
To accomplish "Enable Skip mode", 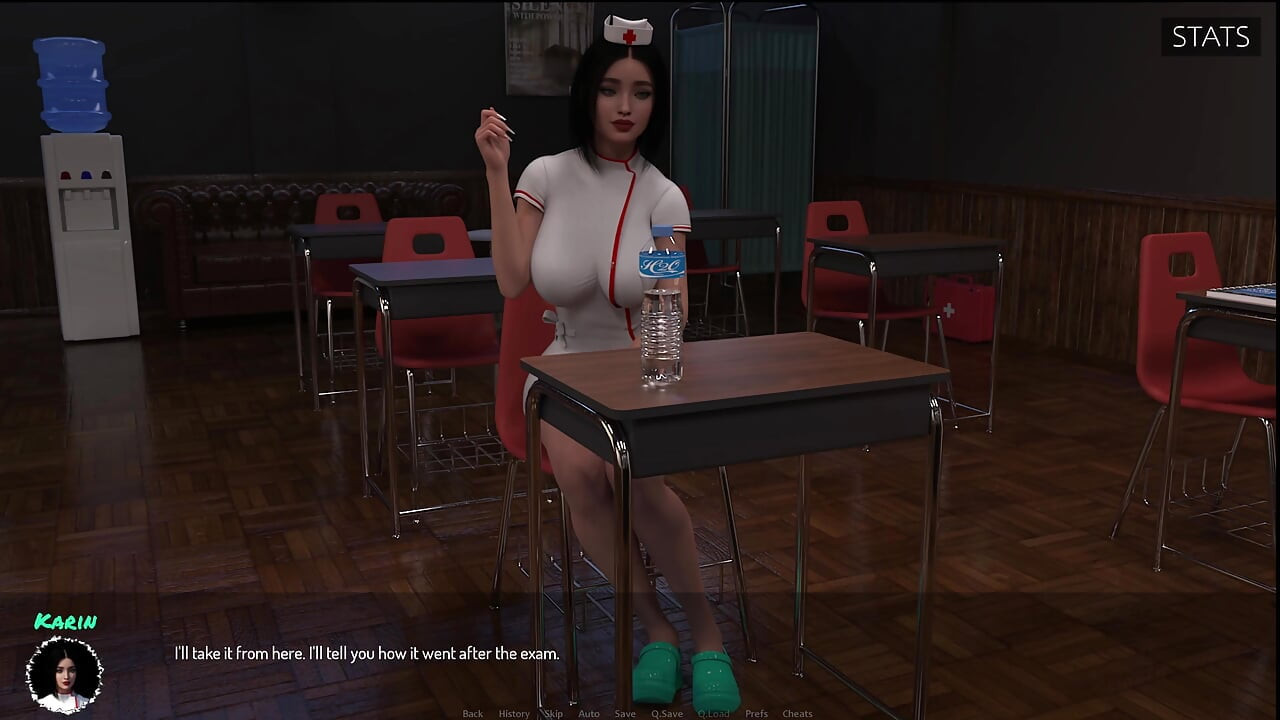I will (551, 713).
